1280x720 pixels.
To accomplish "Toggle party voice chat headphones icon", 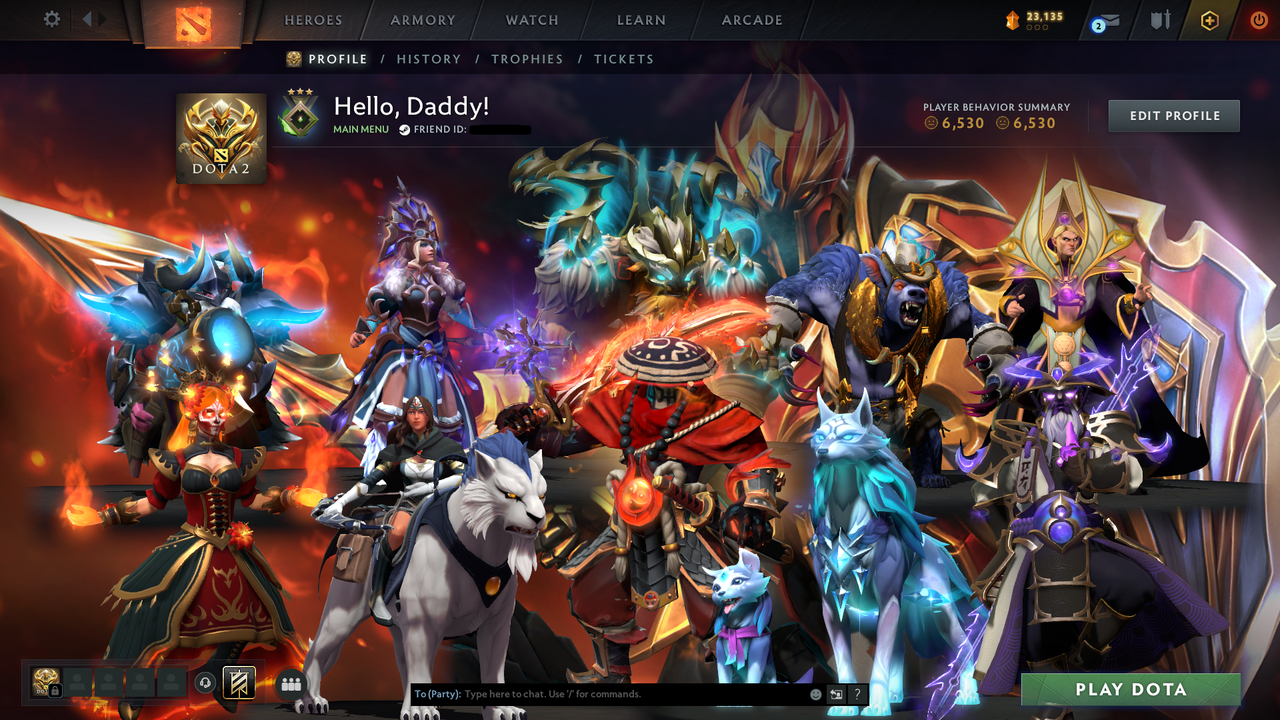I will pyautogui.click(x=205, y=682).
